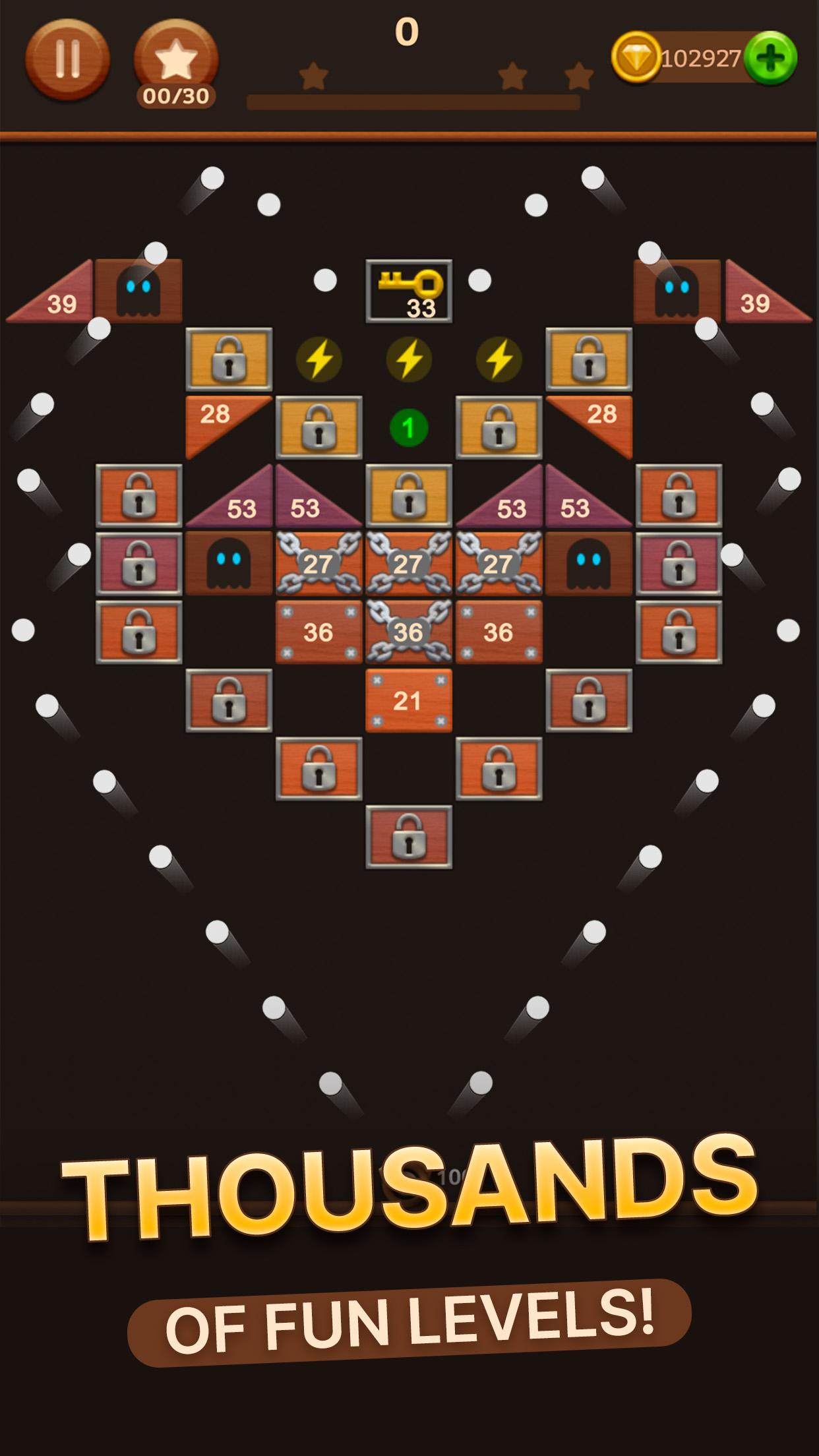The width and height of the screenshot is (819, 1456).
Task: Tap the gold gem coin icon
Action: 636,58
